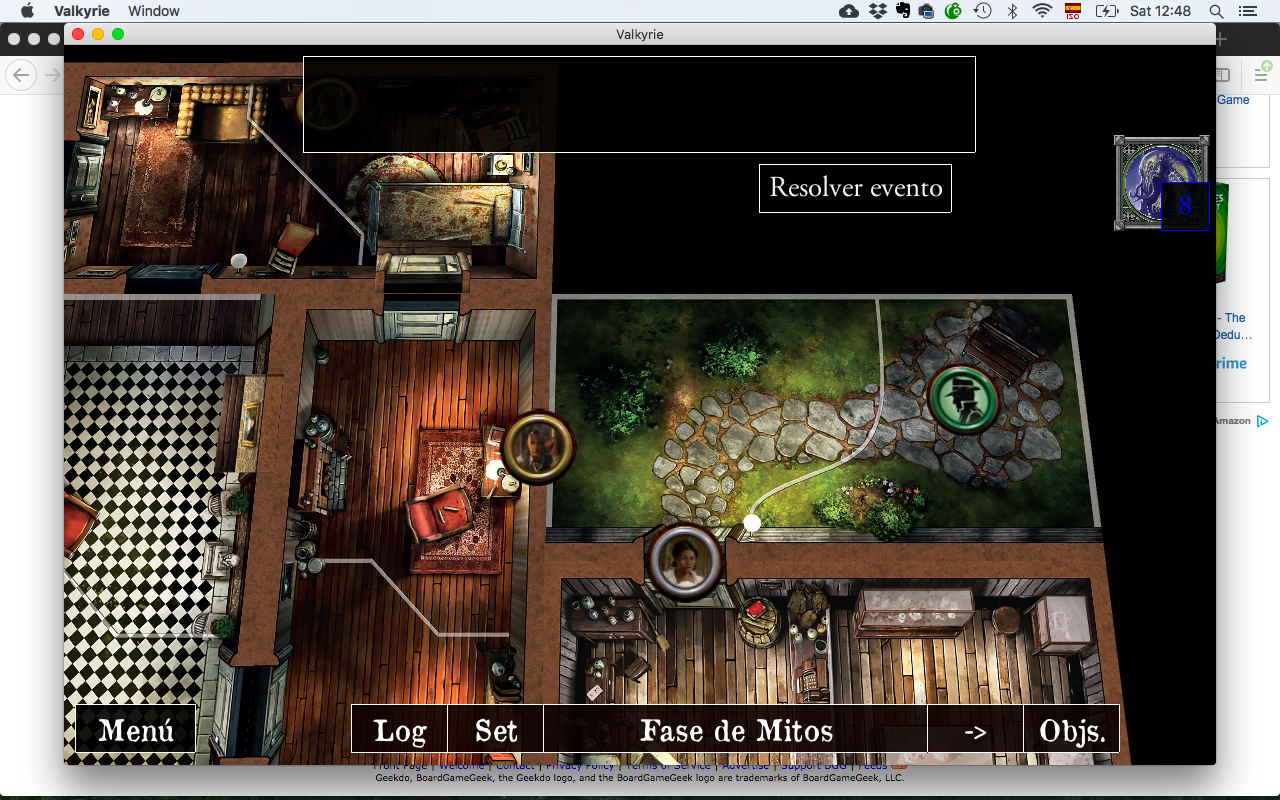Open the Wi-Fi status menu
The height and width of the screenshot is (800, 1280).
coord(1043,11)
